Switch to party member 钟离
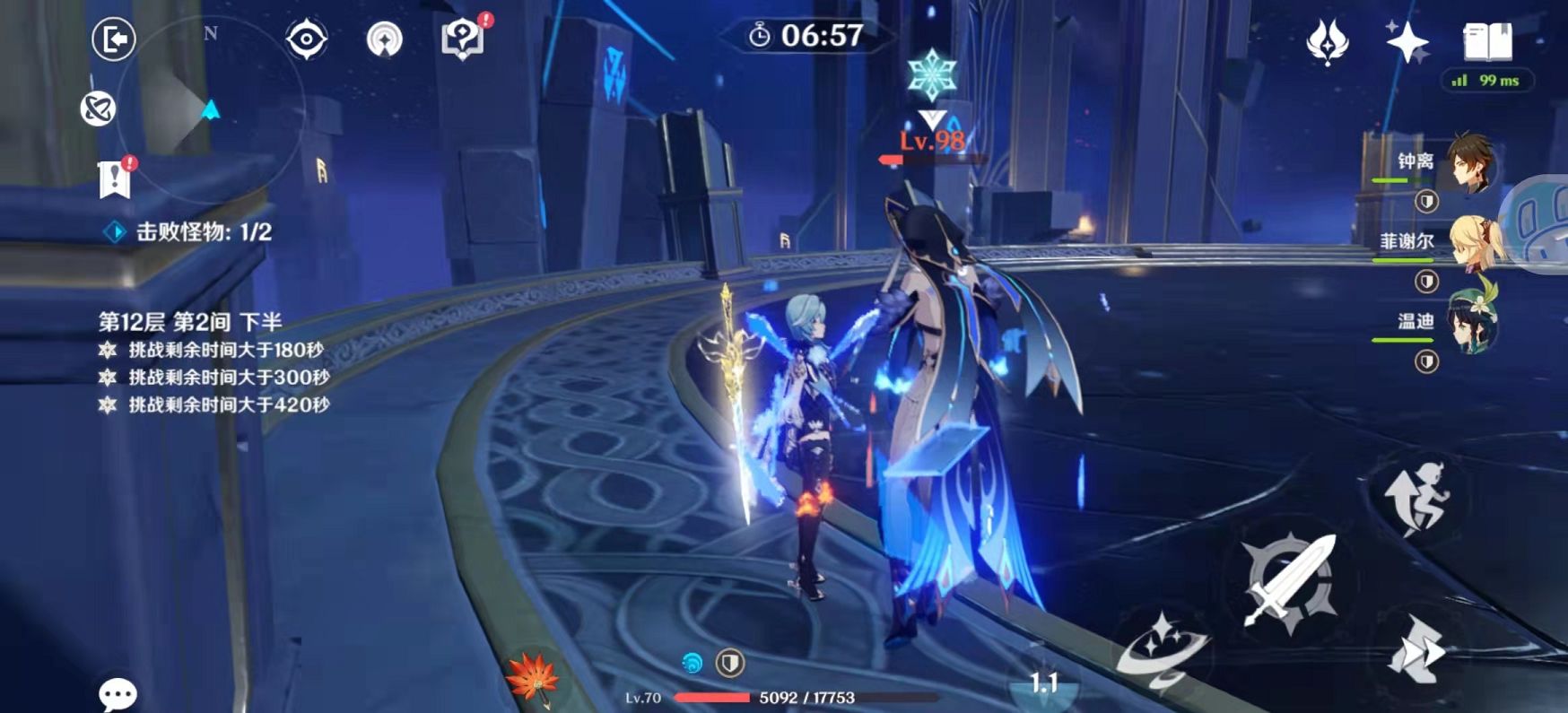The height and width of the screenshot is (713, 1568). pos(1469,163)
